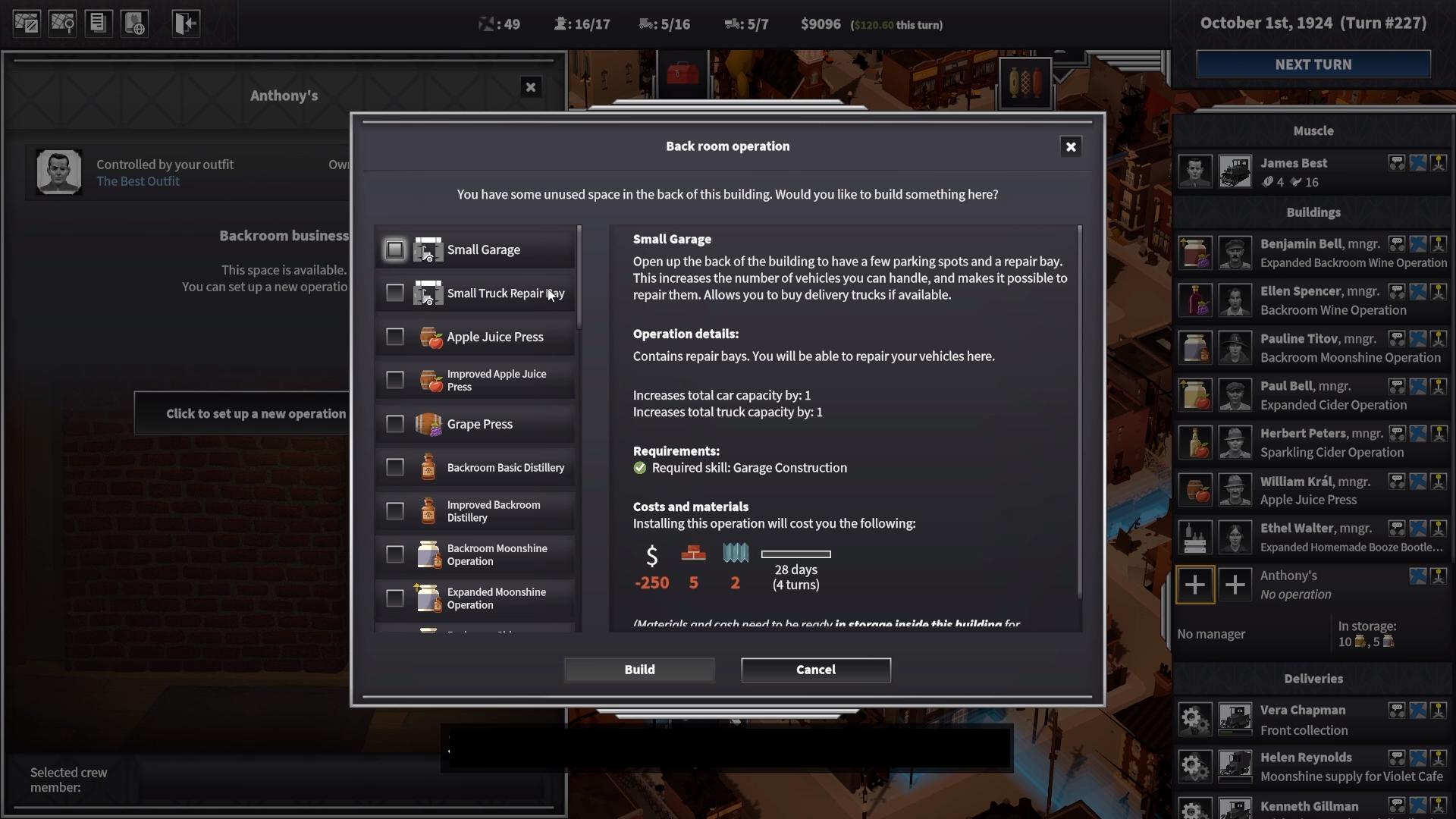Select Improved Backroom Distillery

[x=395, y=511]
